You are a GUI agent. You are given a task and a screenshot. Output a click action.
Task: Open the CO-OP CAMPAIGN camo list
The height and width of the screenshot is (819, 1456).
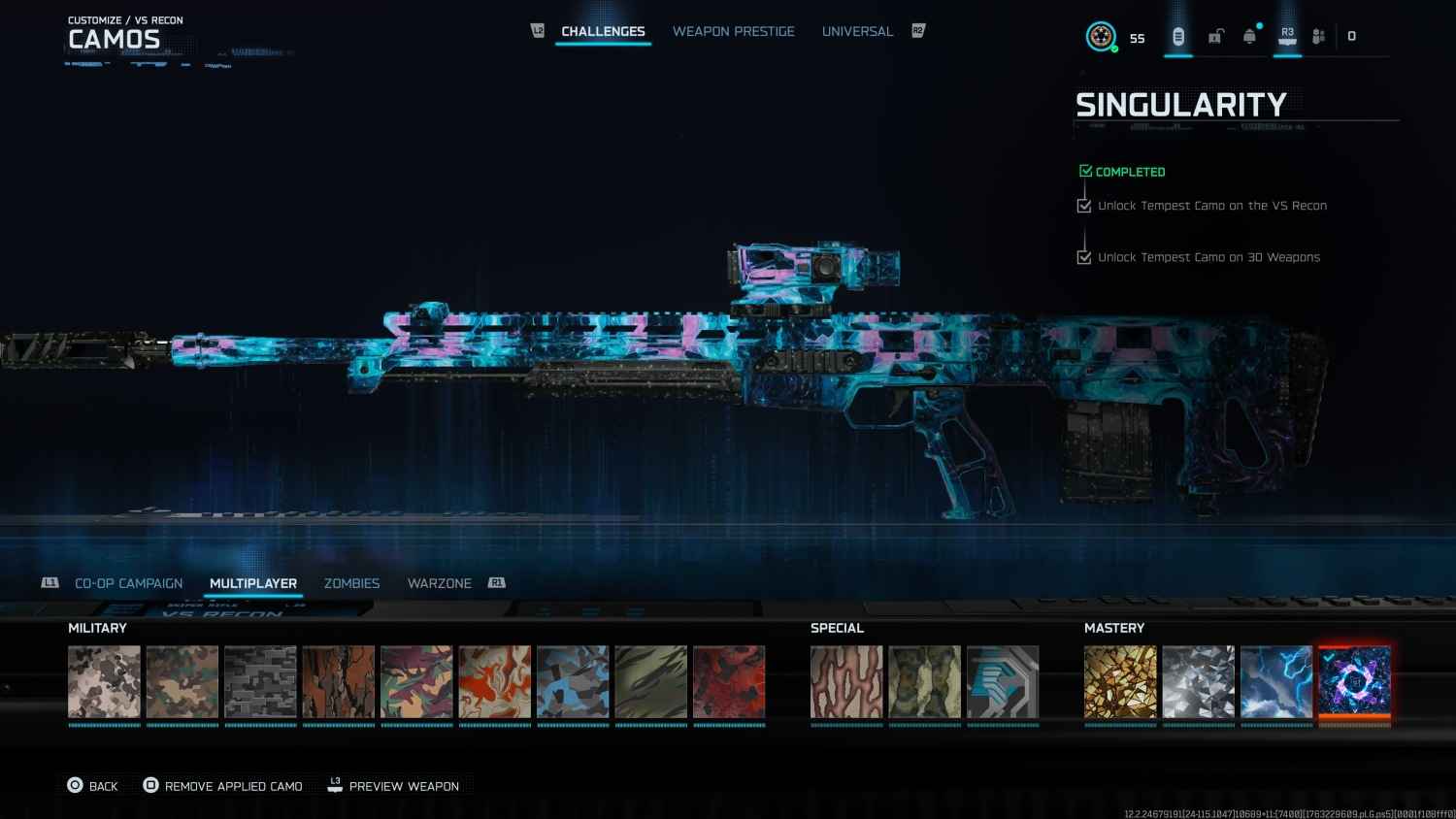[128, 583]
